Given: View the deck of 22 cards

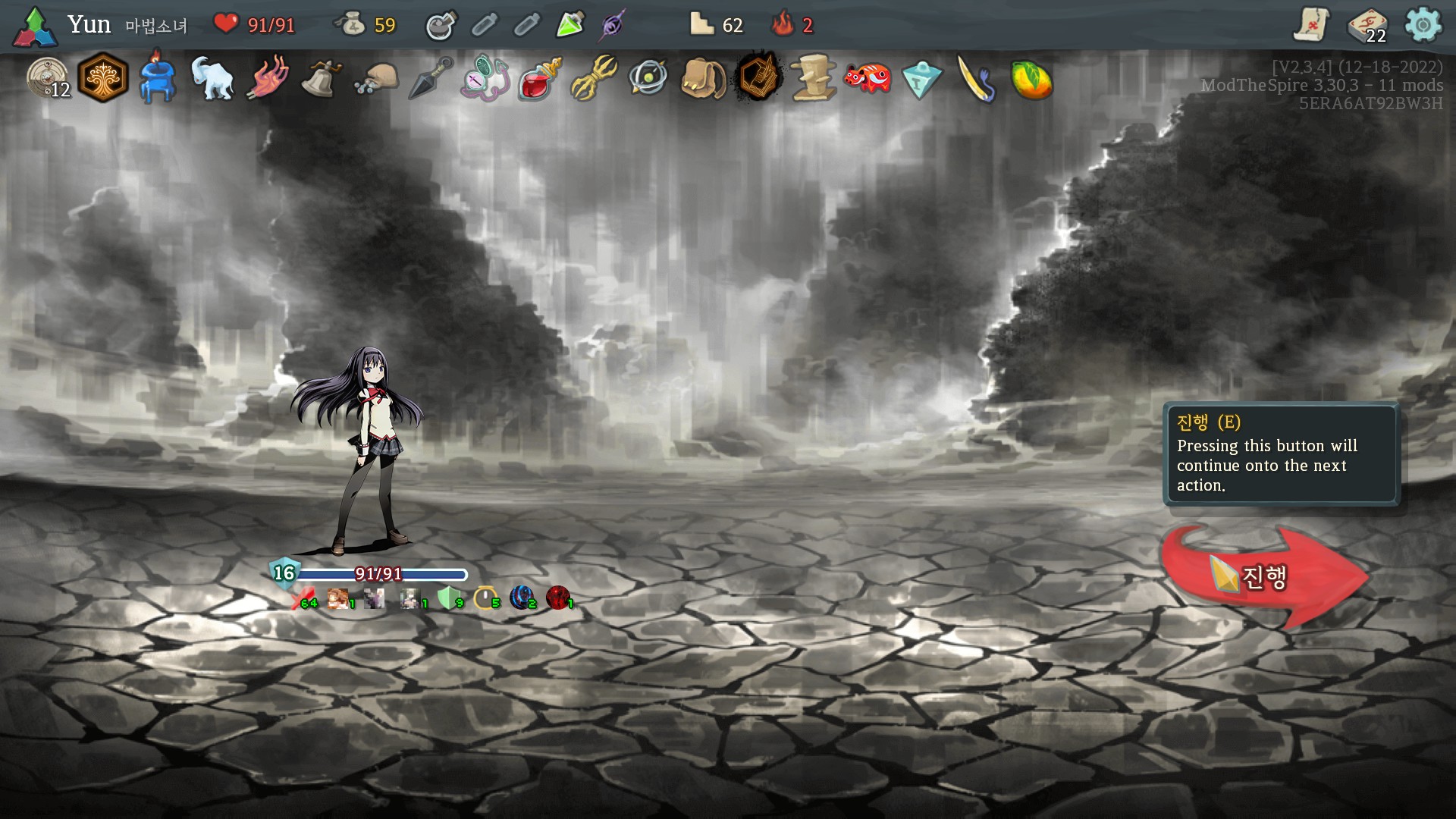Looking at the screenshot, I should [x=1367, y=26].
